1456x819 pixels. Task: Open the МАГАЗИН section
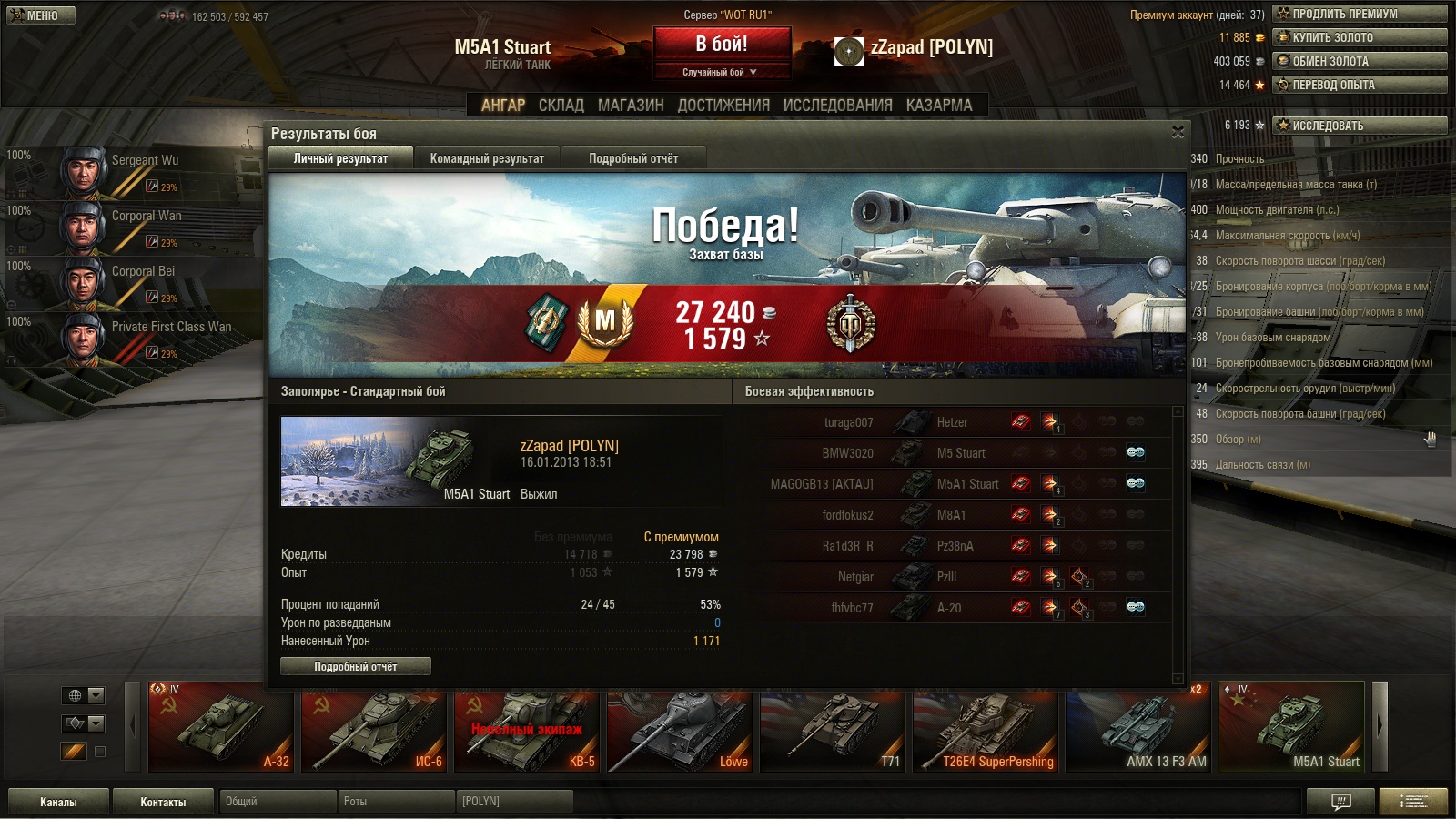tap(631, 106)
